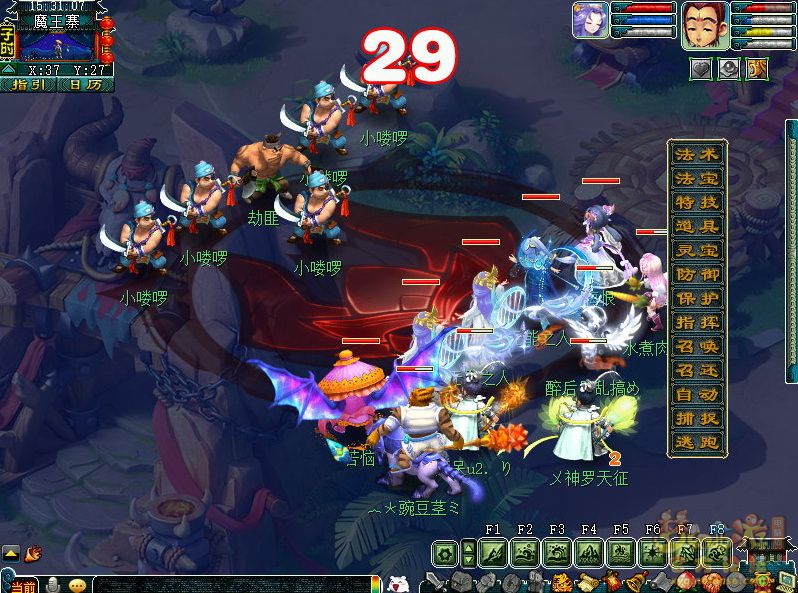Open the chat smiley emoji button
Screen dimensions: 798x593
[x=77, y=585]
